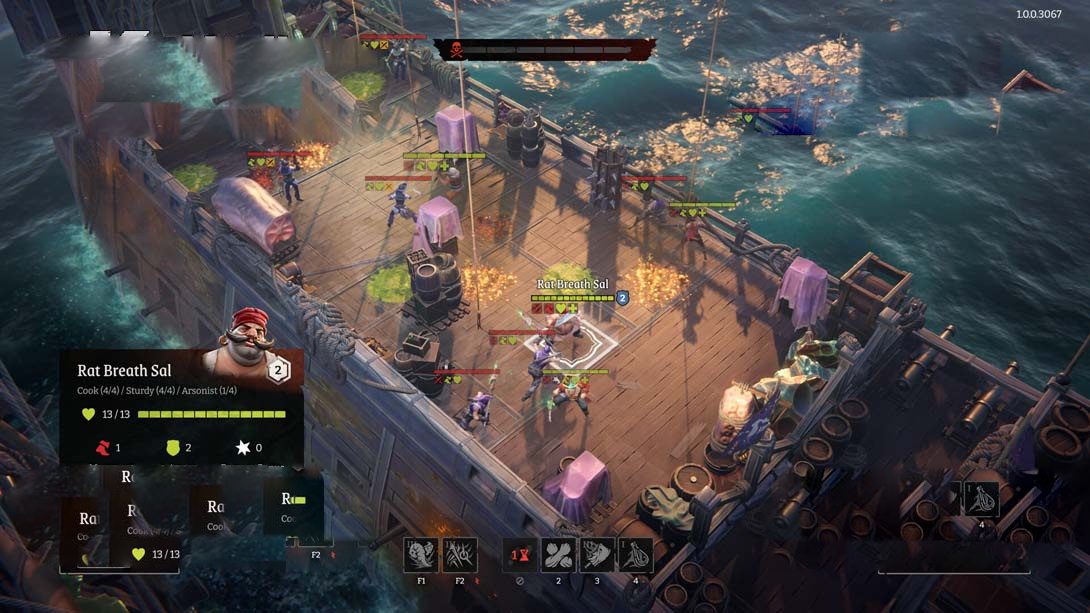Use the F2 spiked burst ability

pos(460,555)
